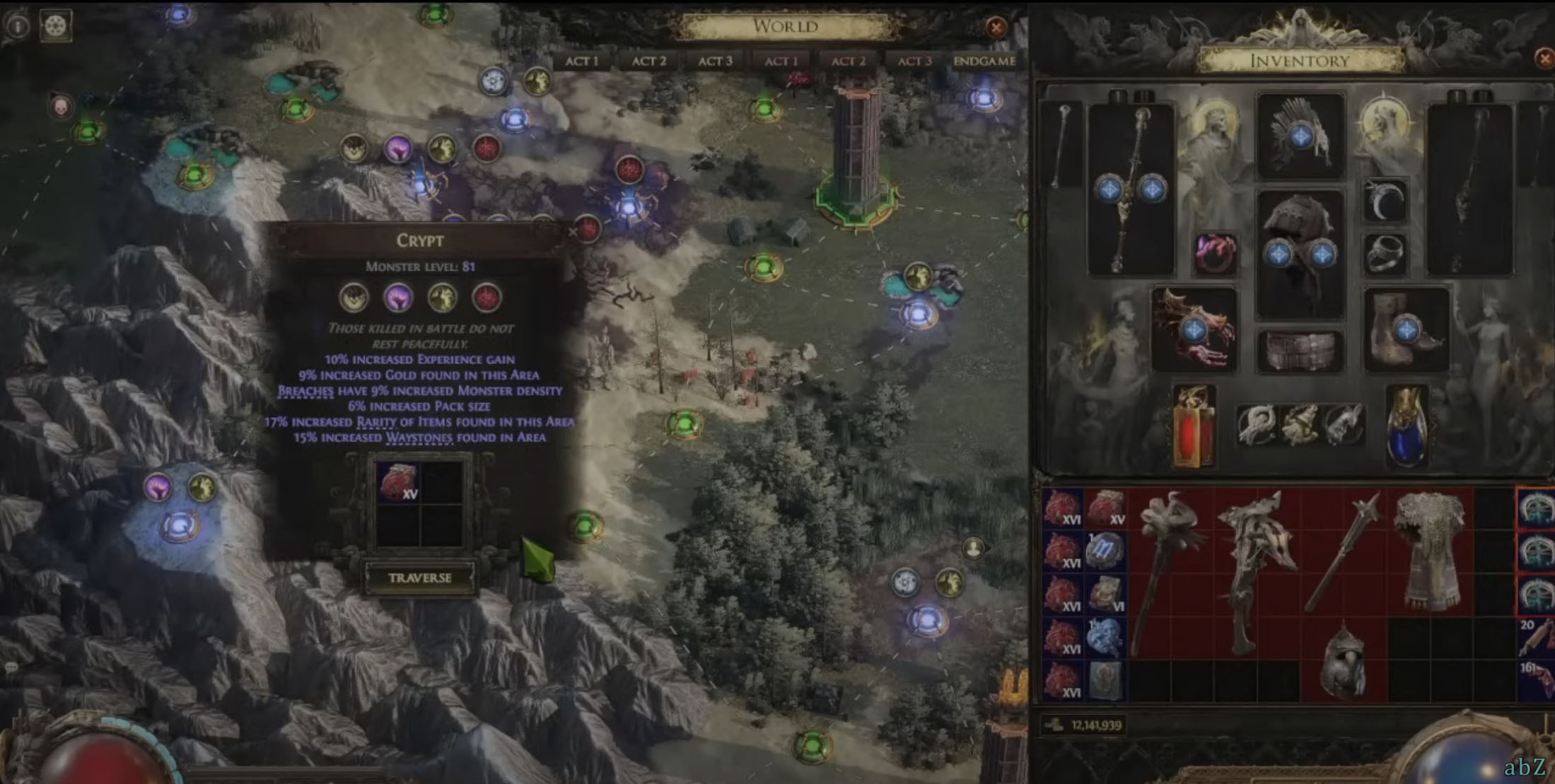Screen dimensions: 1555x784
Task: Select the fringed robe in inventory
Action: (1430, 550)
